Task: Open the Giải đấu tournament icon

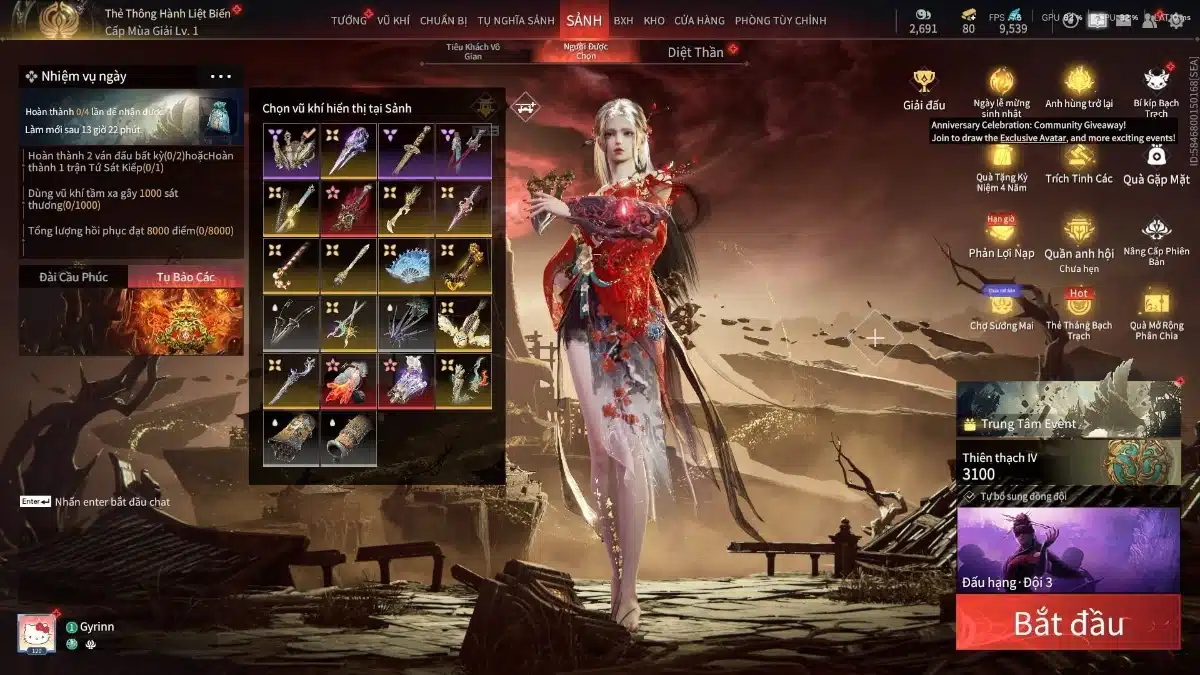Action: point(923,89)
